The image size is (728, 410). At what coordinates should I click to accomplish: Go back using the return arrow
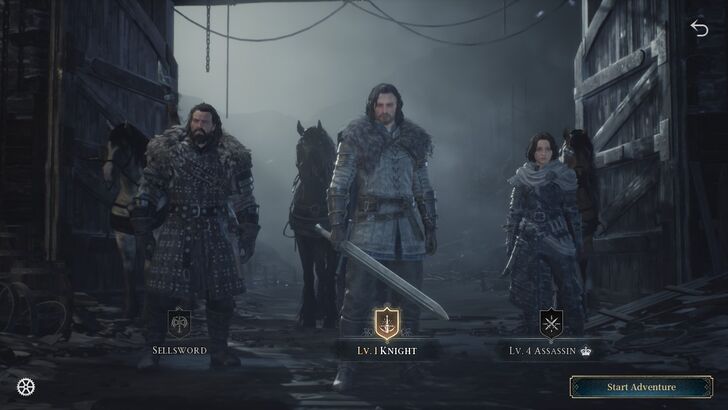(699, 28)
